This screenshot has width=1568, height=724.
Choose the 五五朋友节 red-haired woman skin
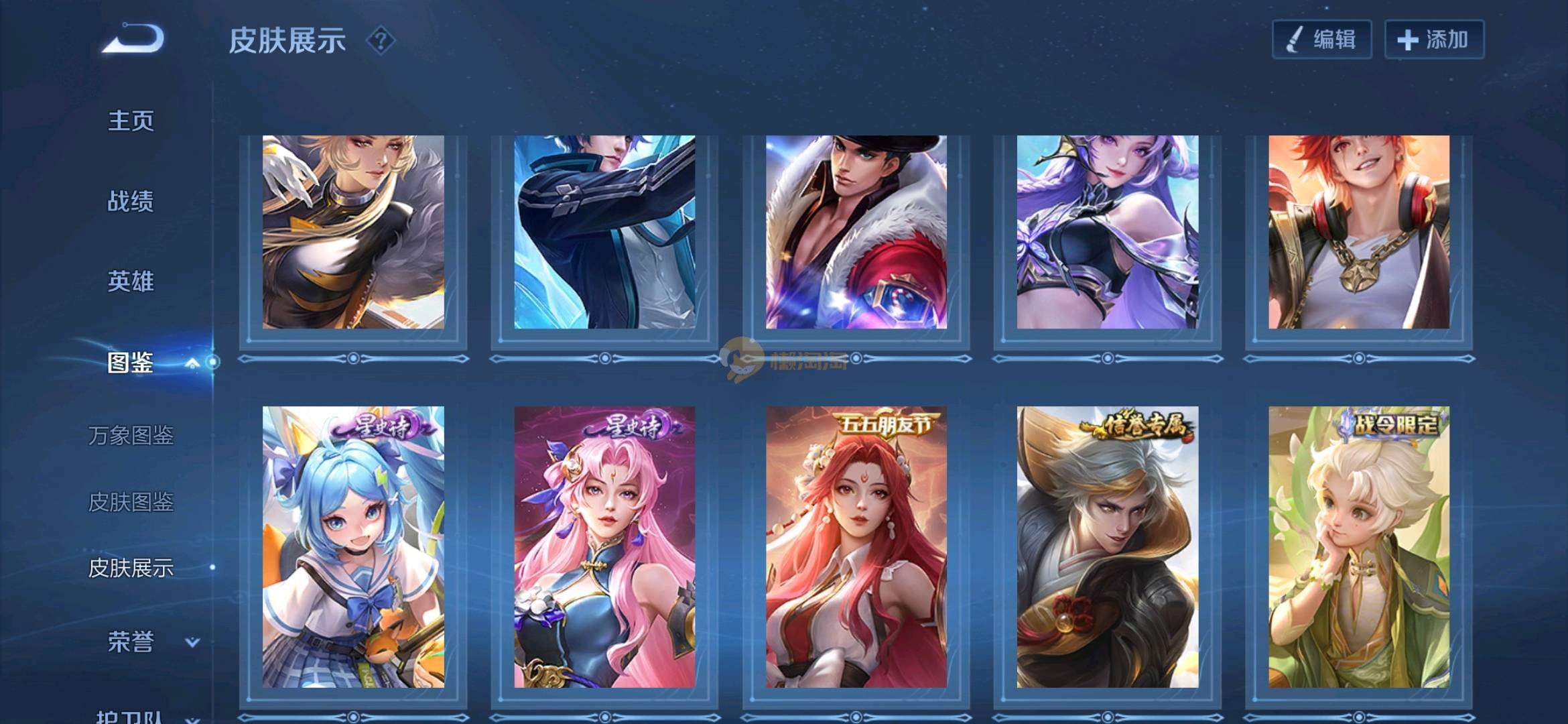856,546
